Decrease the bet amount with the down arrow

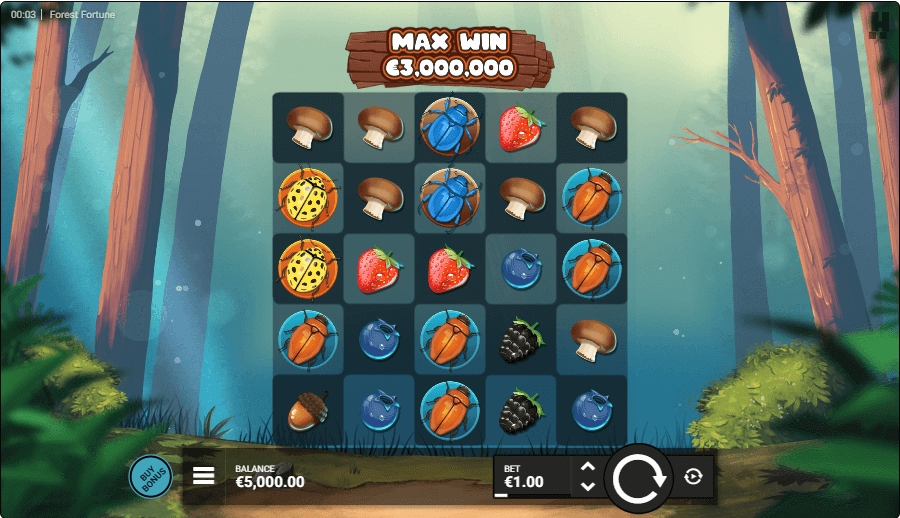click(588, 486)
